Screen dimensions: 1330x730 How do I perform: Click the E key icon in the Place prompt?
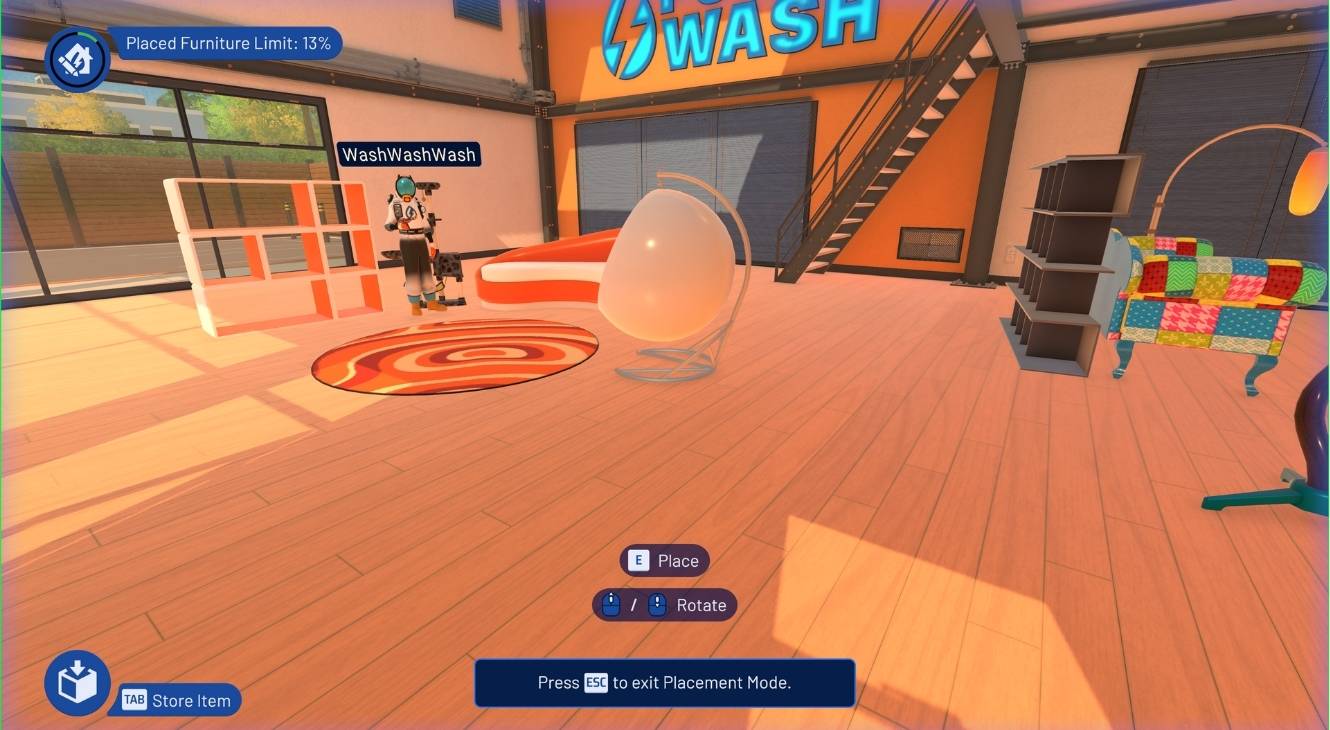[637, 561]
